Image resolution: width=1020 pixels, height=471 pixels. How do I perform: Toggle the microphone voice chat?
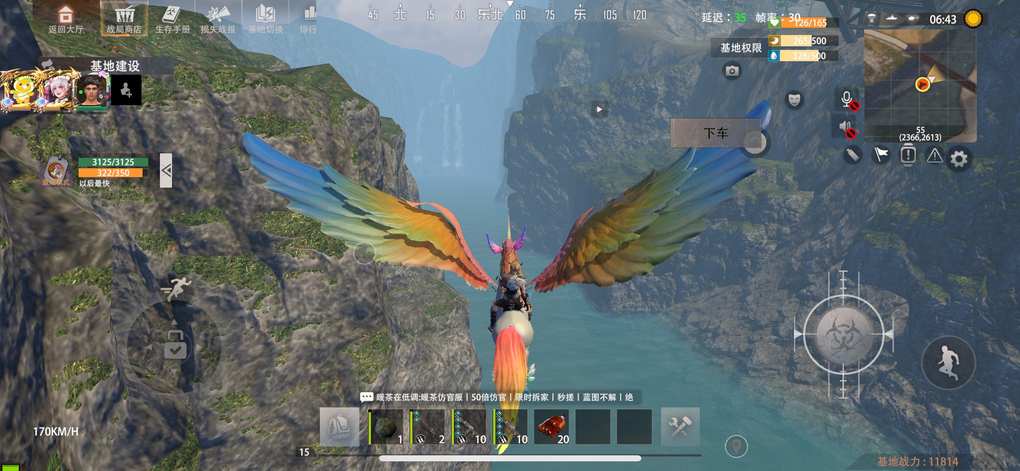848,99
